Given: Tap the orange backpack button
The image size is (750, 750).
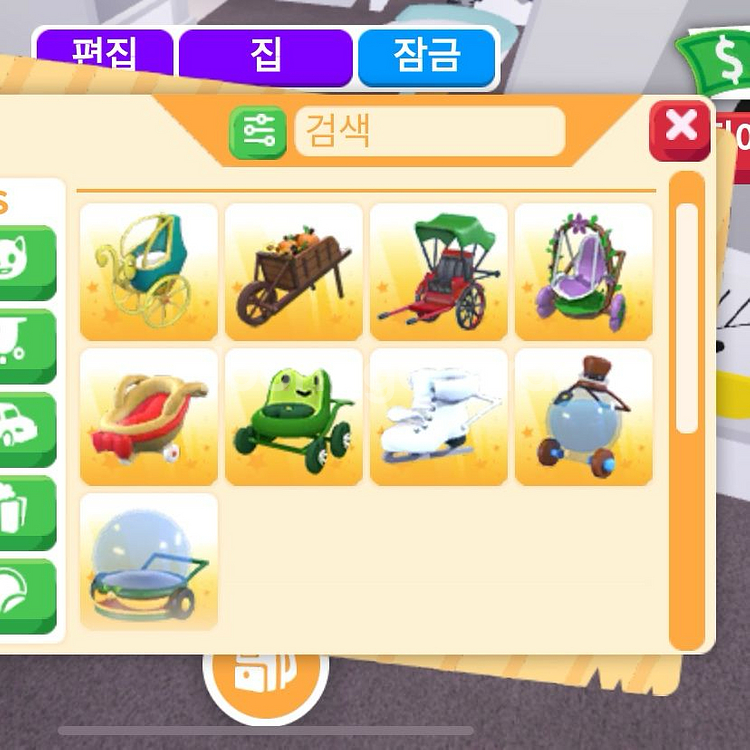Looking at the screenshot, I should click(x=265, y=673).
